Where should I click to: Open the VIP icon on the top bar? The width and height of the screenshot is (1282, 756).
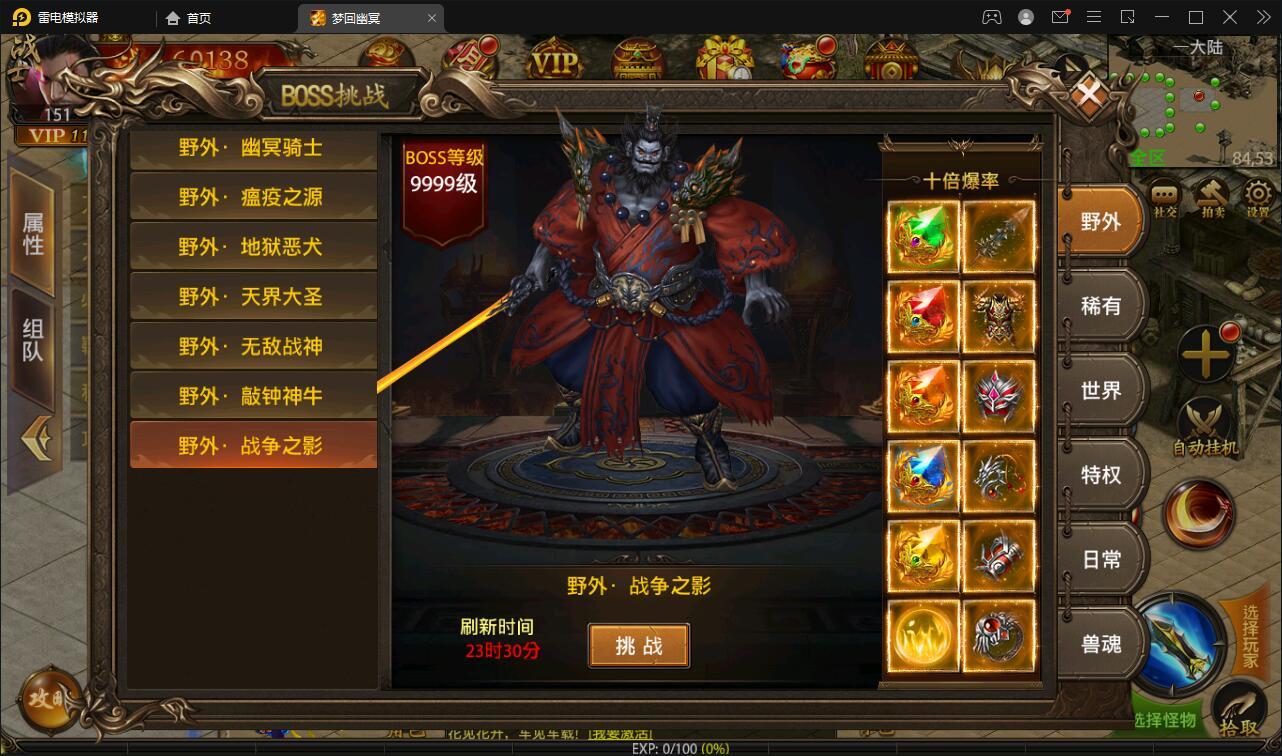[x=556, y=59]
